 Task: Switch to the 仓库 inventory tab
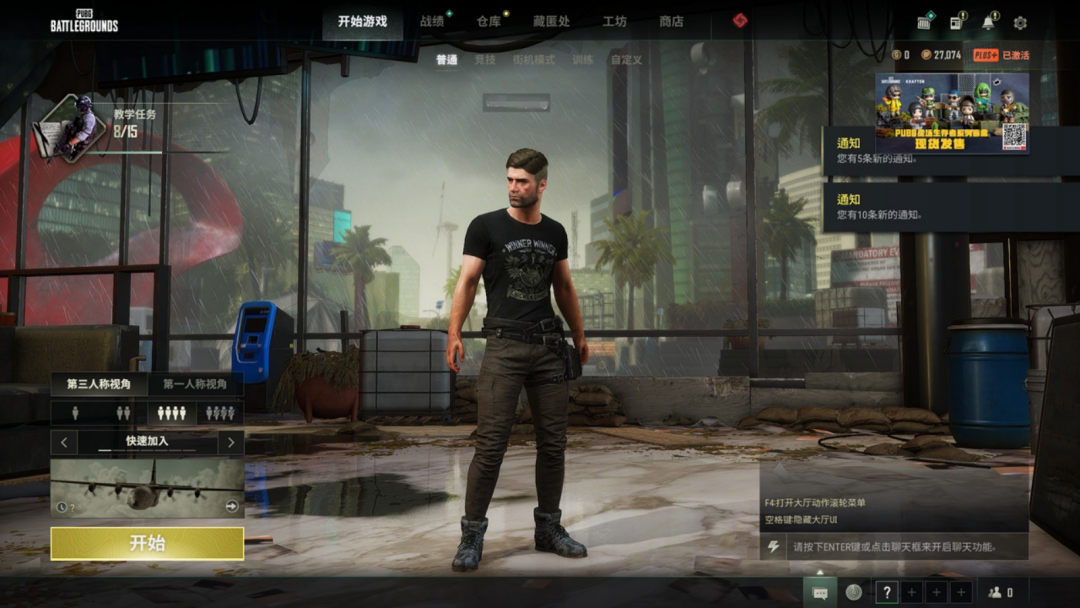488,21
